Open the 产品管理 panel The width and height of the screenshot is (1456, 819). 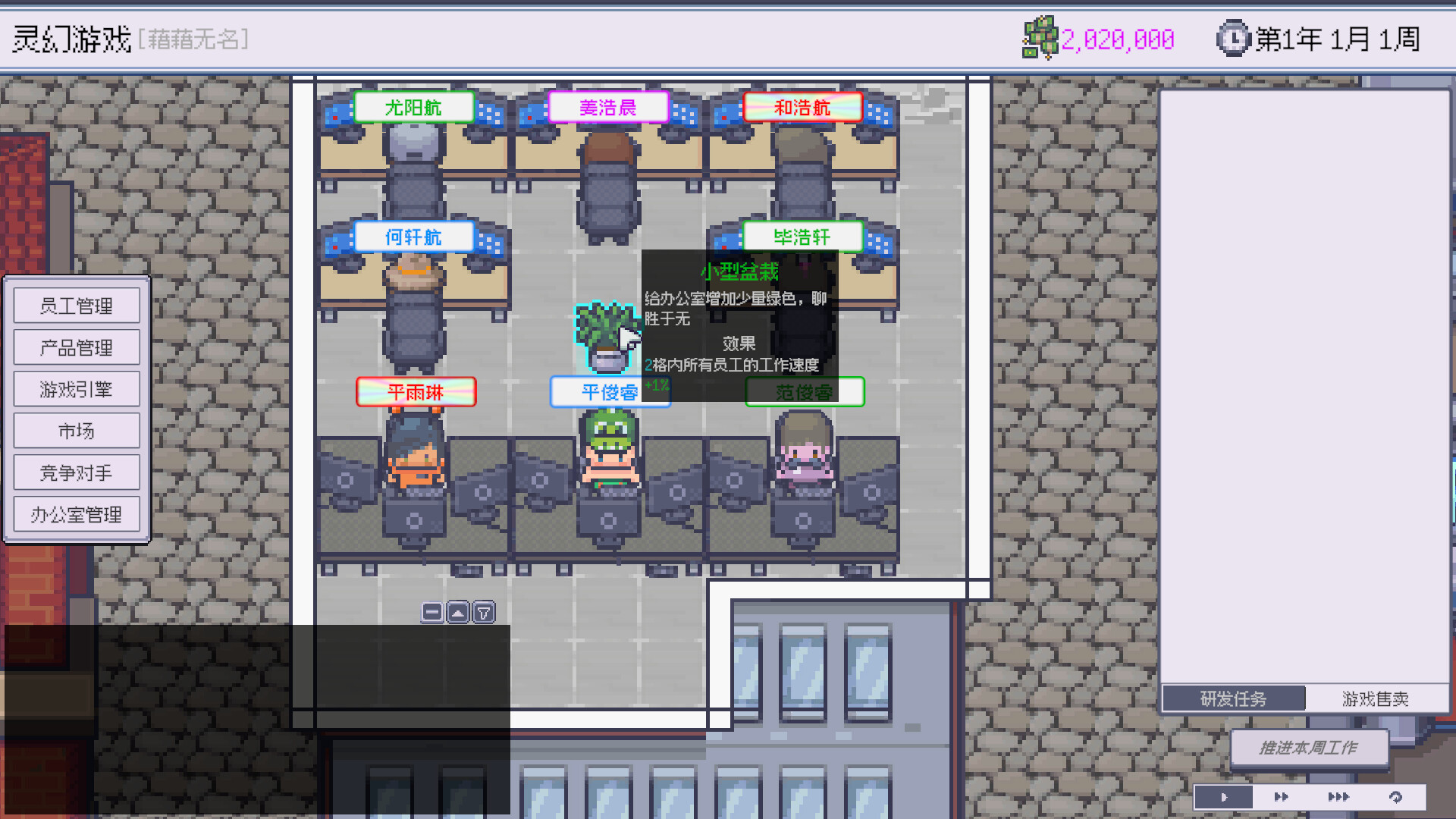click(77, 347)
